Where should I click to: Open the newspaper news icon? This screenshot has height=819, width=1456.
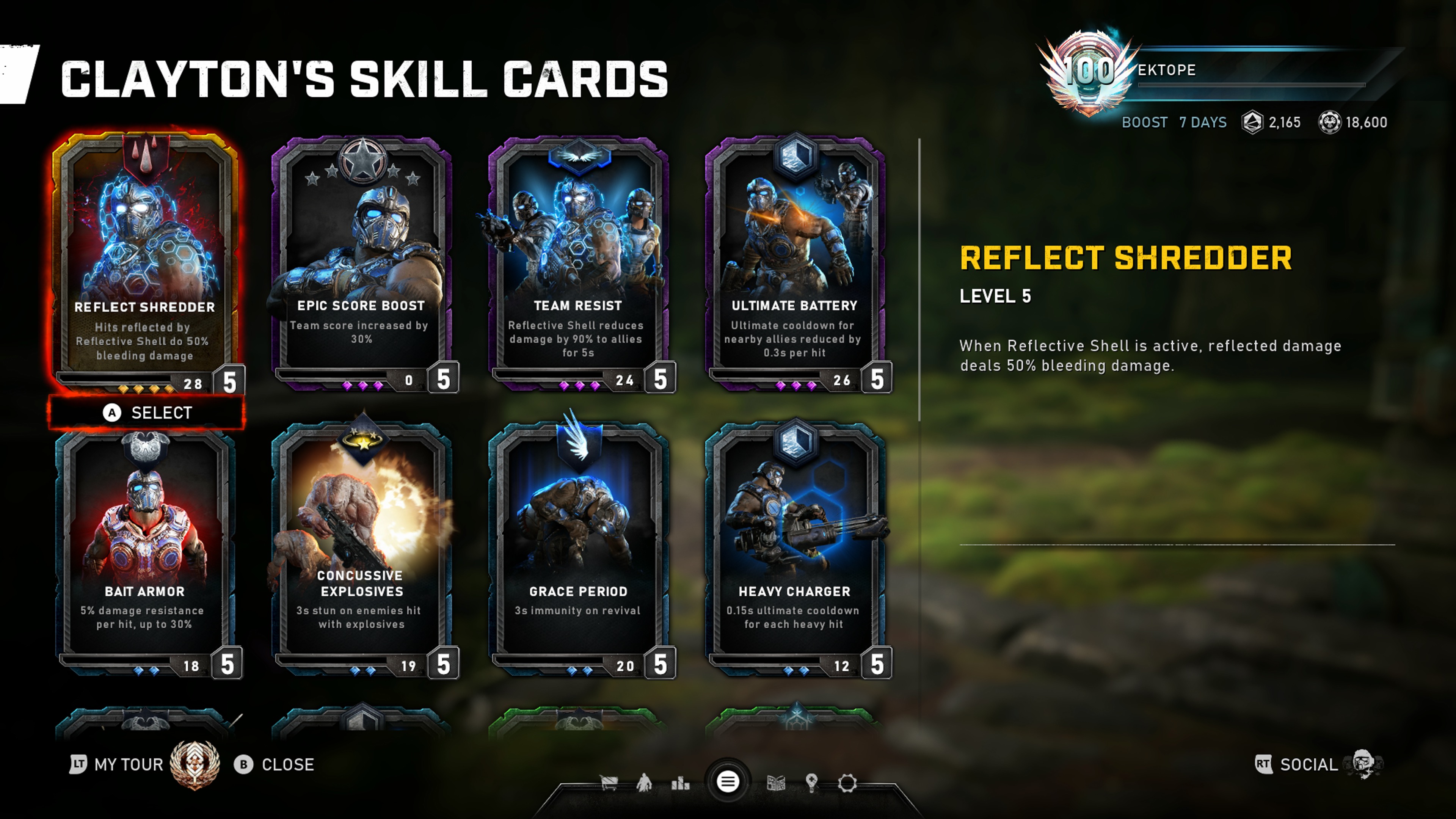pos(775,783)
